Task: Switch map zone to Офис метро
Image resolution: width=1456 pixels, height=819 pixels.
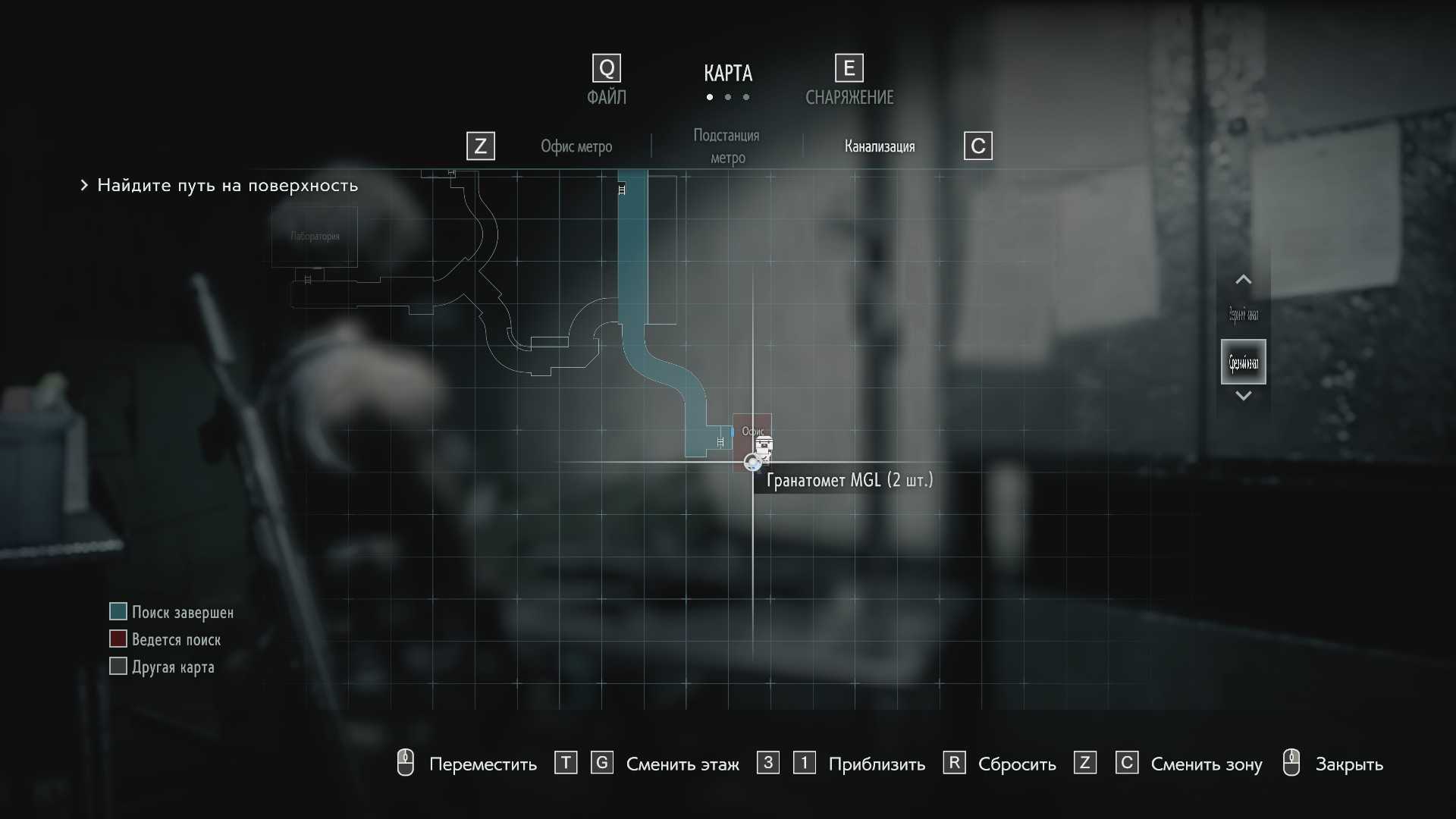Action: (576, 146)
